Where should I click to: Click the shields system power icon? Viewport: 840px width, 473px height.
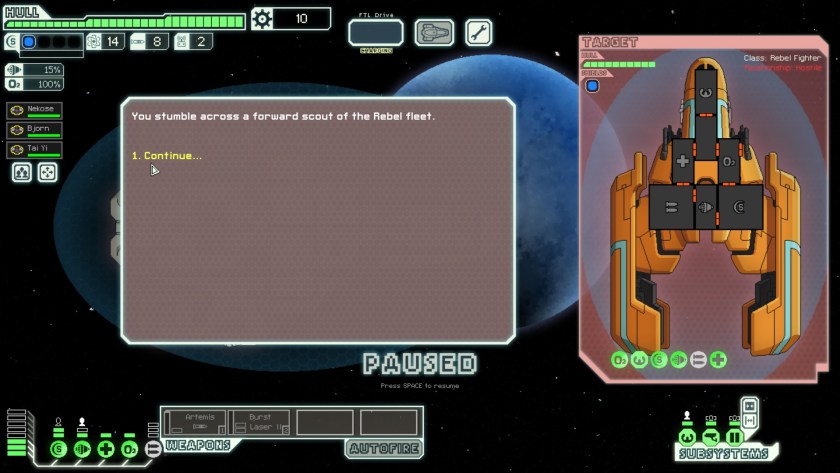(x=58, y=449)
